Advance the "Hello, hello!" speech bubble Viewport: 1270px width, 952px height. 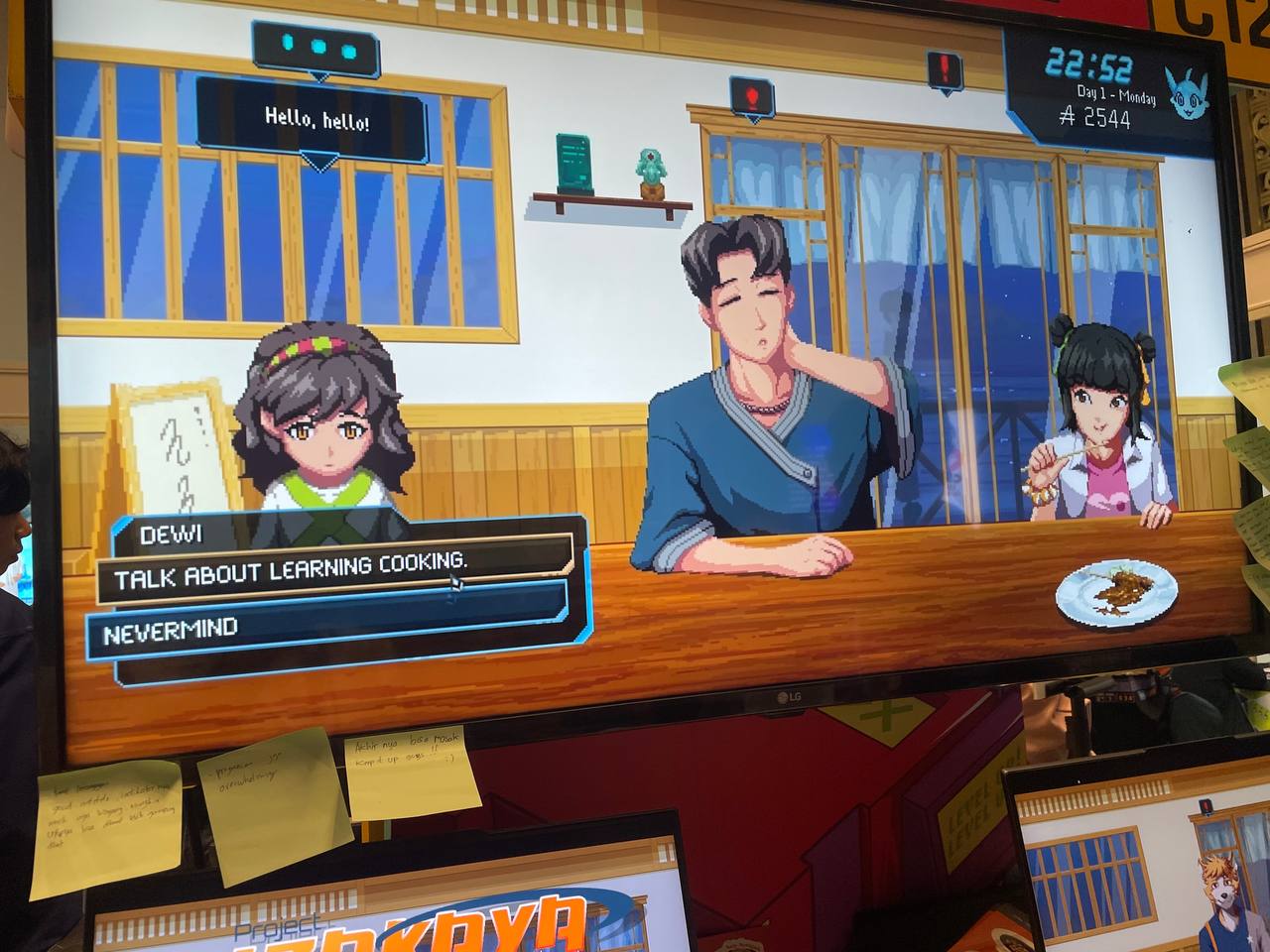(x=316, y=122)
